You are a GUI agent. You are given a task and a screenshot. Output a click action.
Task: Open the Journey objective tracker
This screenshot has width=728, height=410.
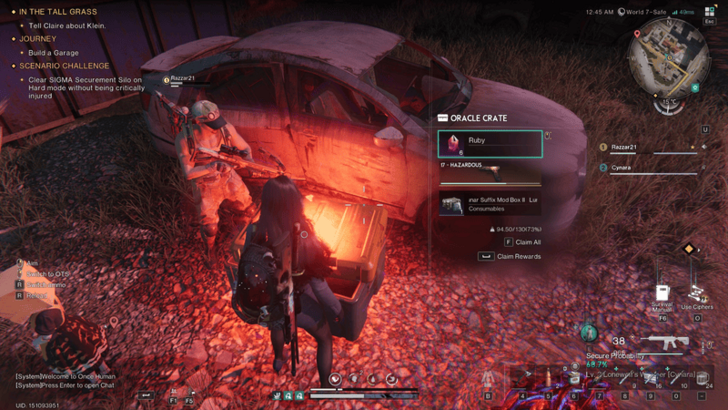click(x=38, y=39)
